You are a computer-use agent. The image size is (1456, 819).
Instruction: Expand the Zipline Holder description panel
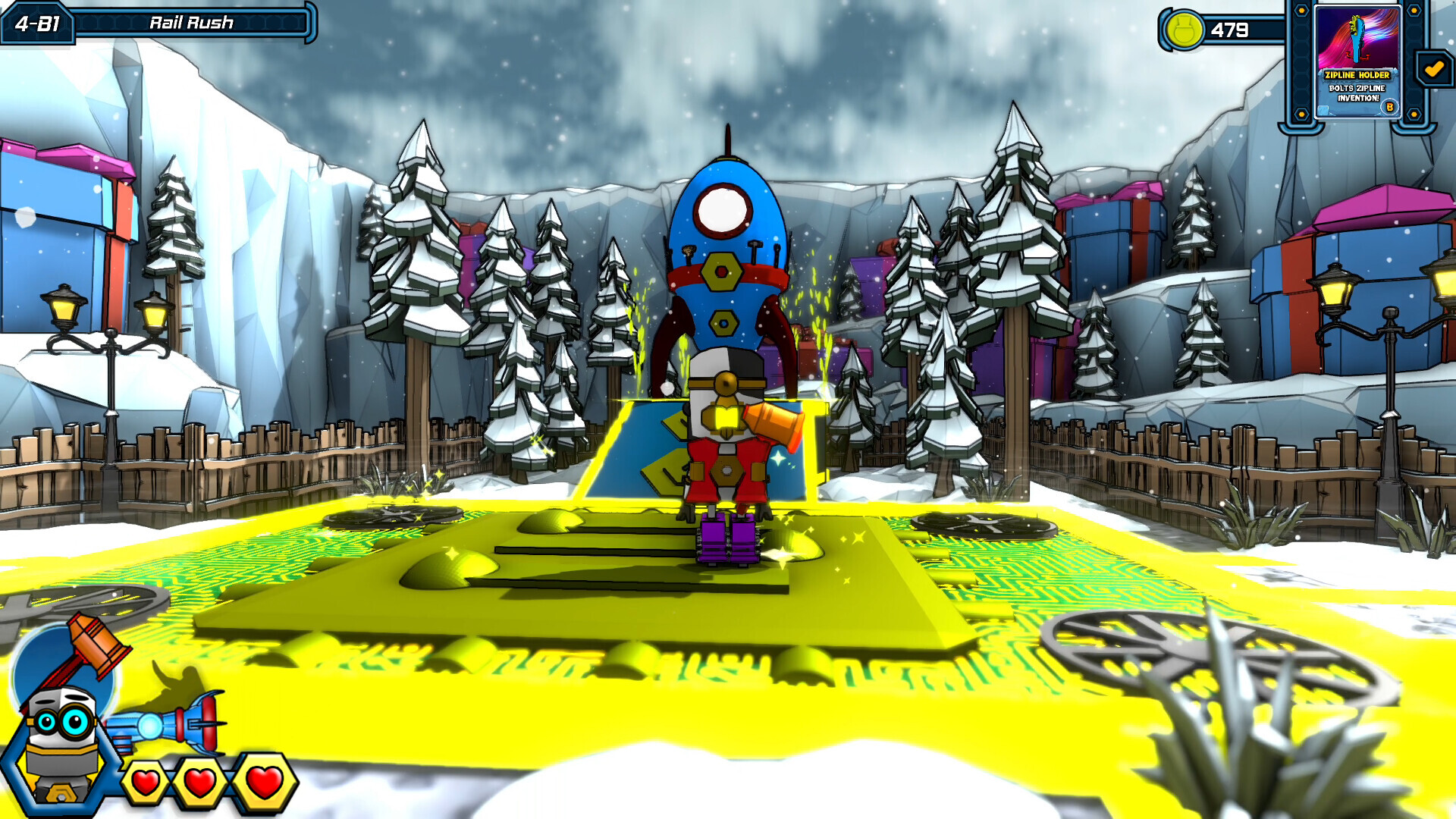(1357, 92)
